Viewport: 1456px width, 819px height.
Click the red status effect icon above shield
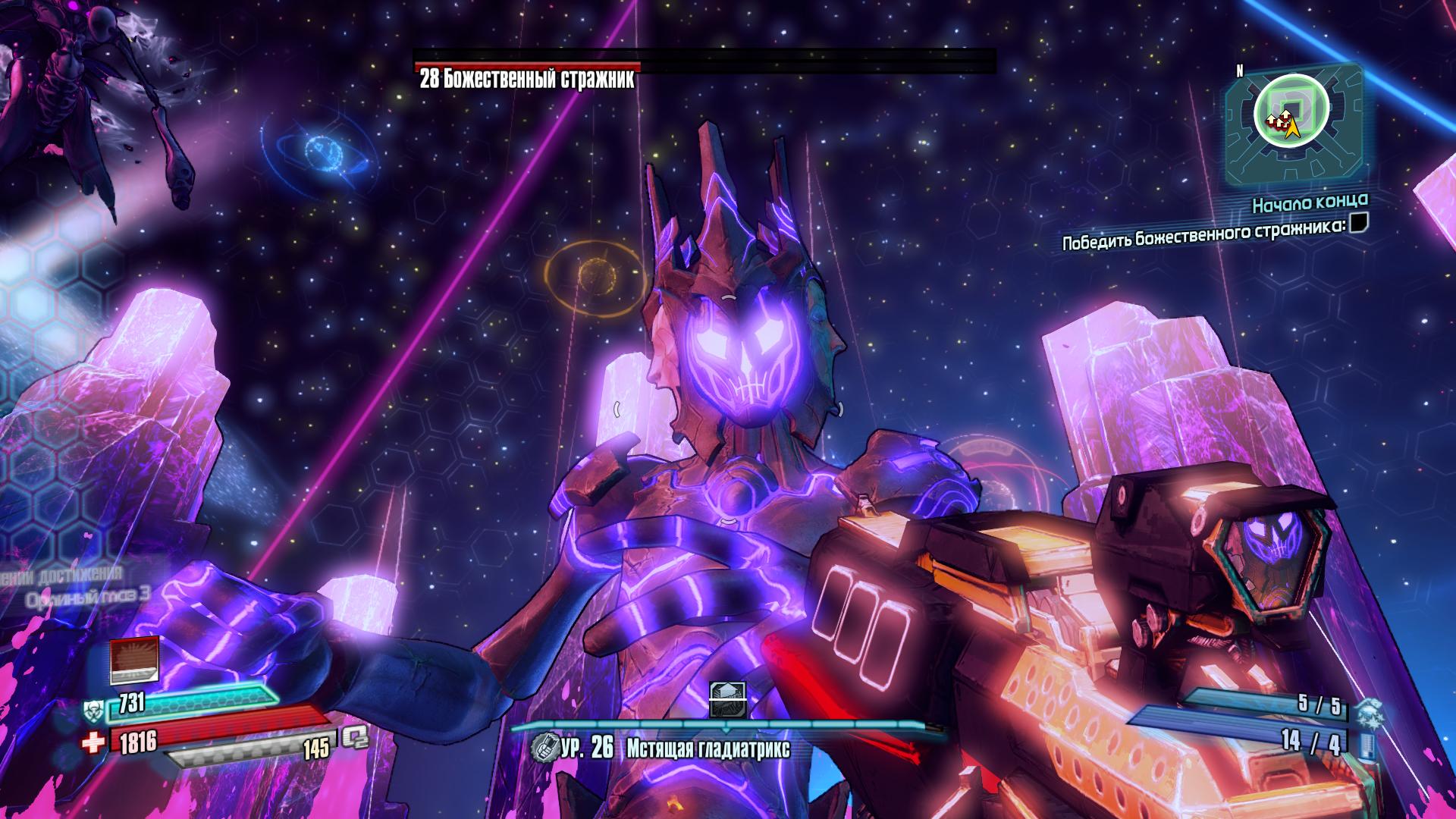coord(134,660)
